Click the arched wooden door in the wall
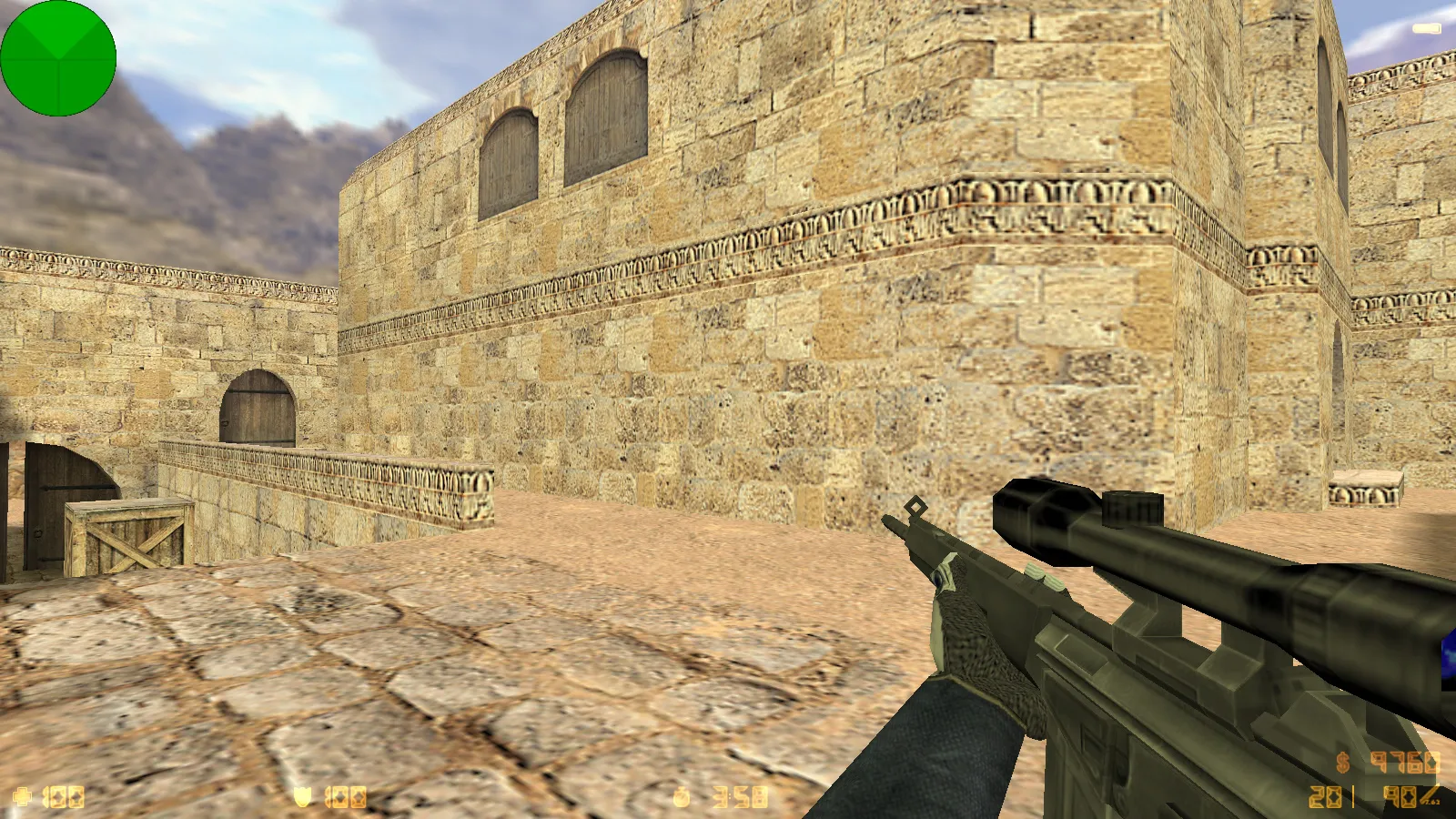 coord(259,405)
